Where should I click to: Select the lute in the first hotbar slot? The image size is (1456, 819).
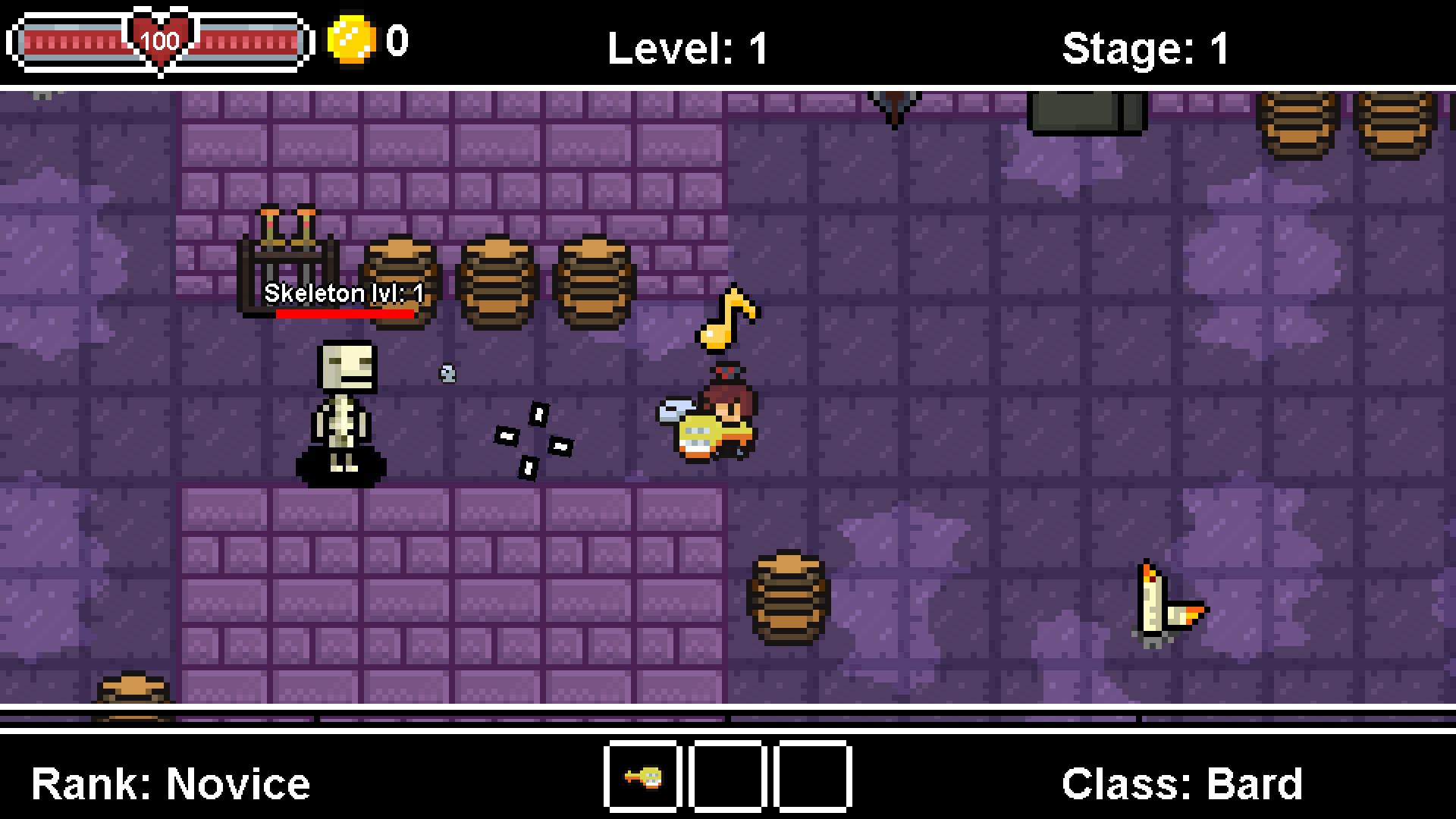(642, 777)
